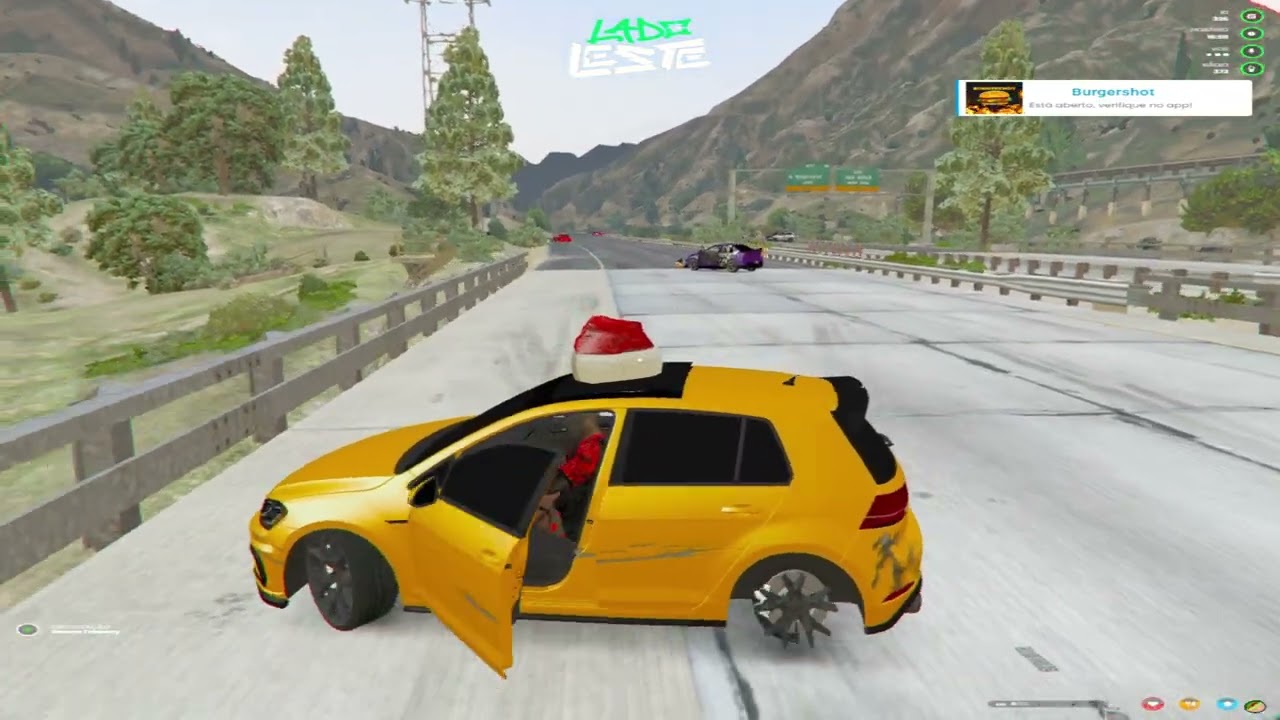
Task: Select the yellow hunger status icon
Action: pyautogui.click(x=1189, y=705)
